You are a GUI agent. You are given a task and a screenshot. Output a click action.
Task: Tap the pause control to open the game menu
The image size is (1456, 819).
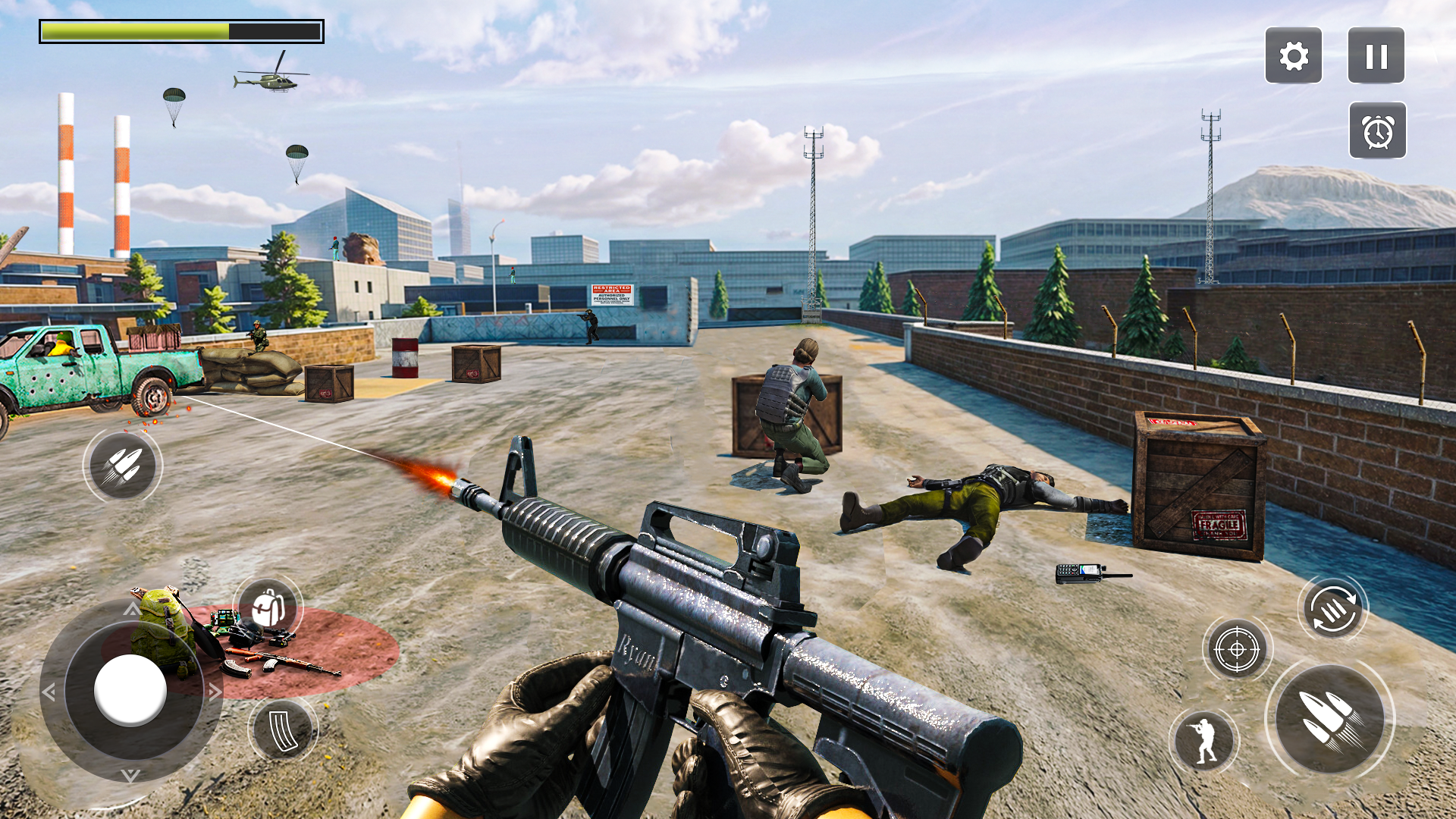point(1377,55)
